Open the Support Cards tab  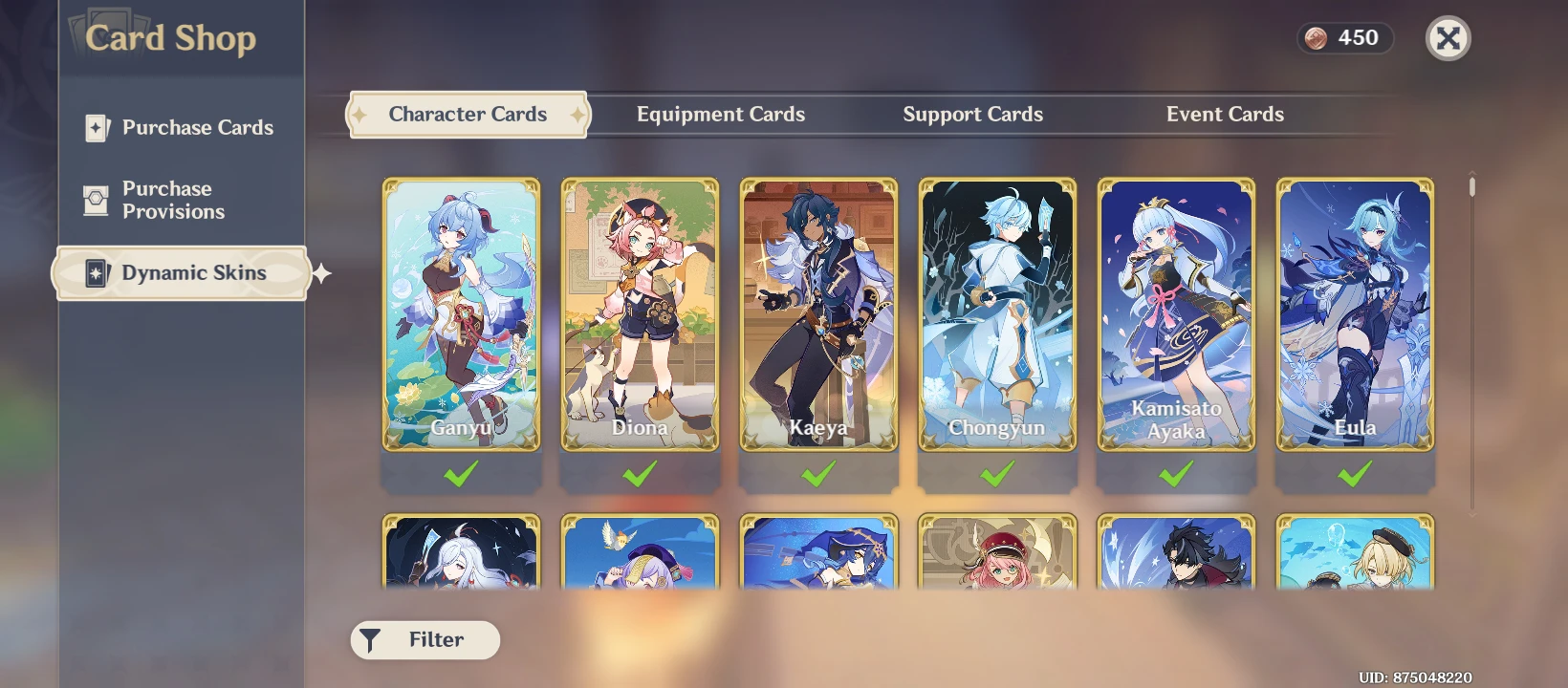coord(972,114)
